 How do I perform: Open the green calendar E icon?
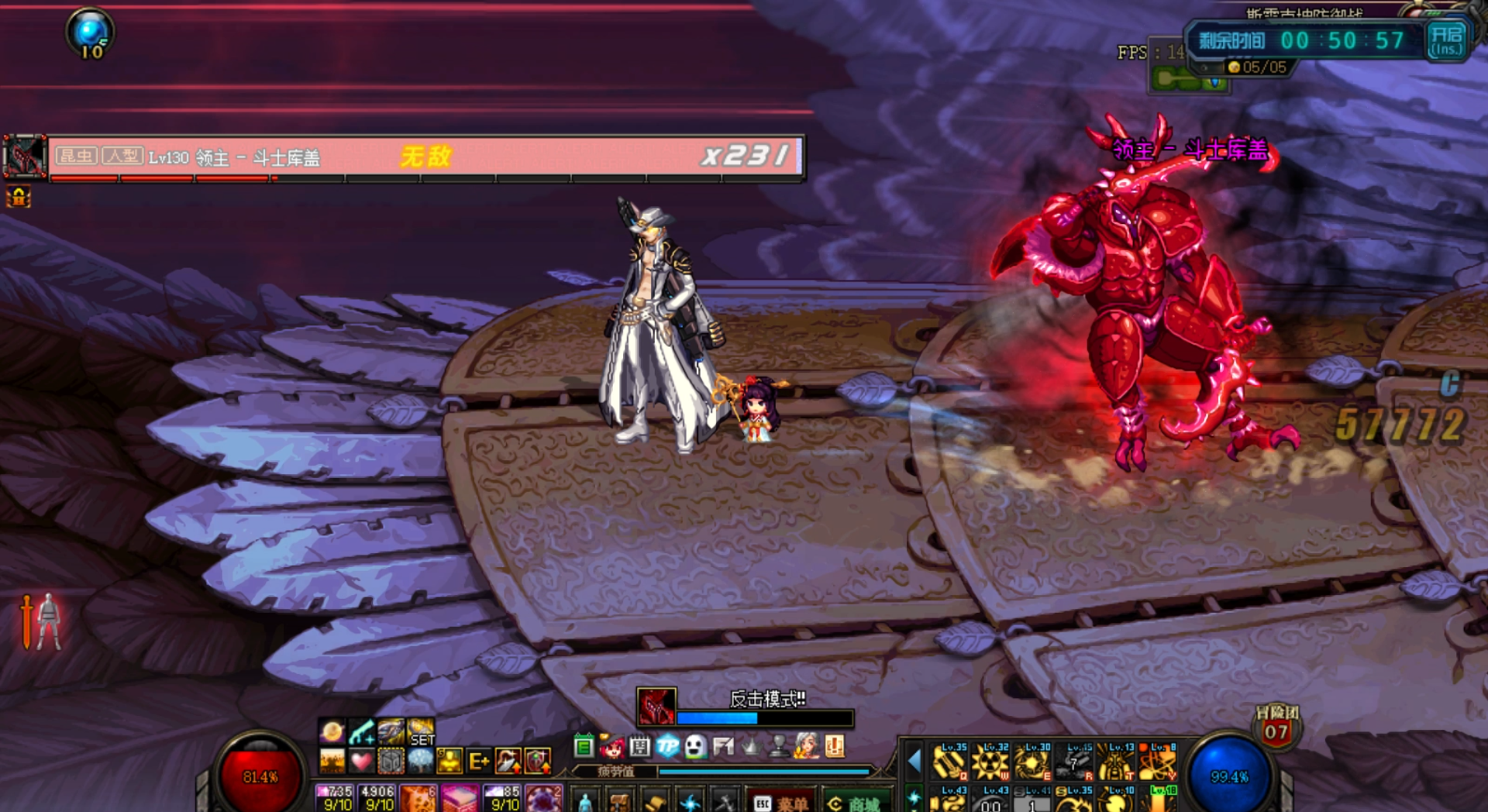point(584,746)
